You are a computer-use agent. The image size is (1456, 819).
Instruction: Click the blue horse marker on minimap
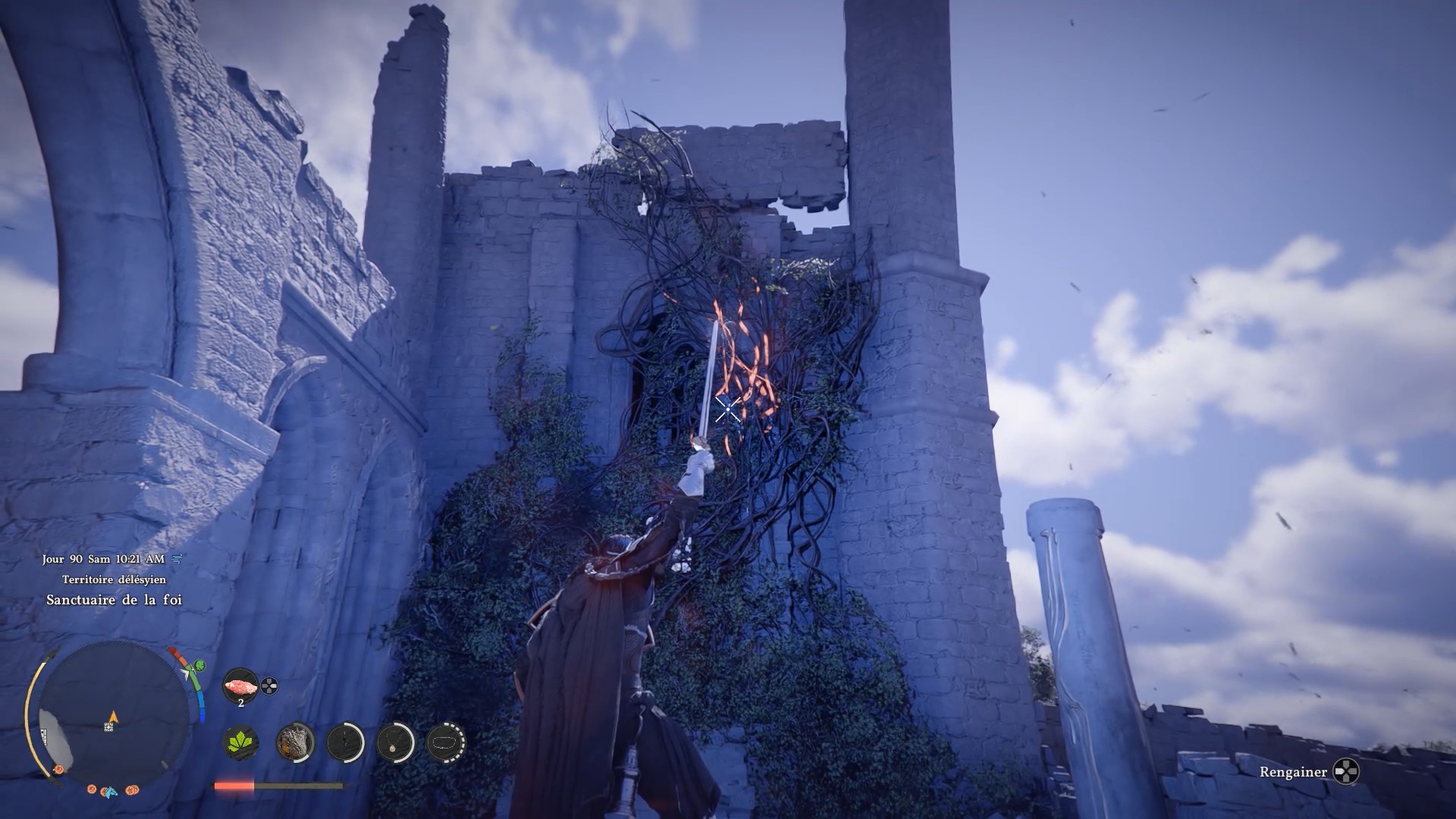tap(111, 792)
